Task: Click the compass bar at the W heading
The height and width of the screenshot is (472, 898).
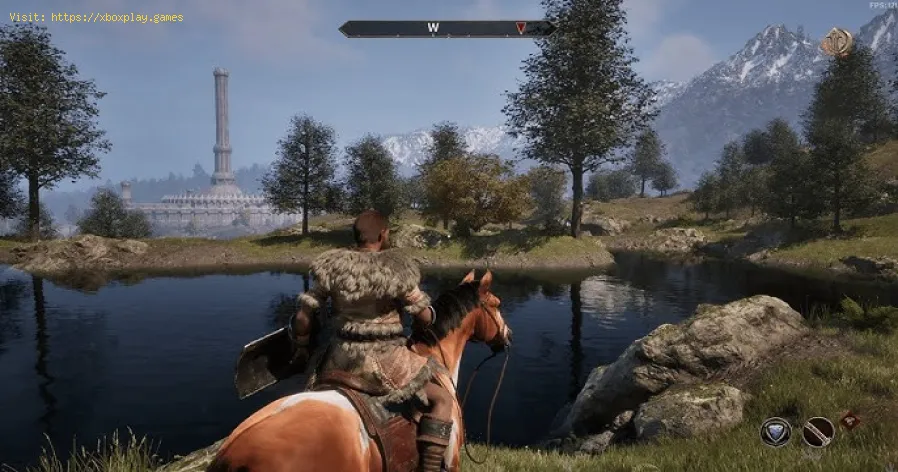Action: (433, 28)
